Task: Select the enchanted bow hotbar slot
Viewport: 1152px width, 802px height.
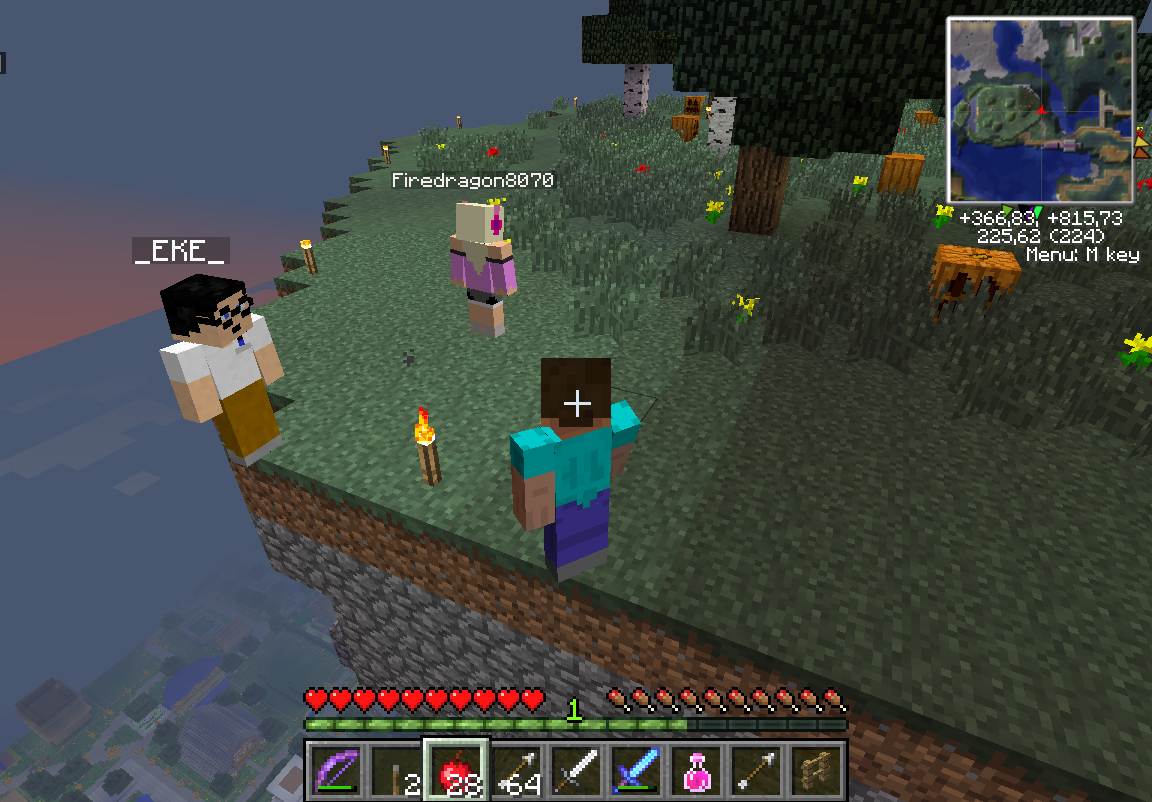Action: coord(335,771)
